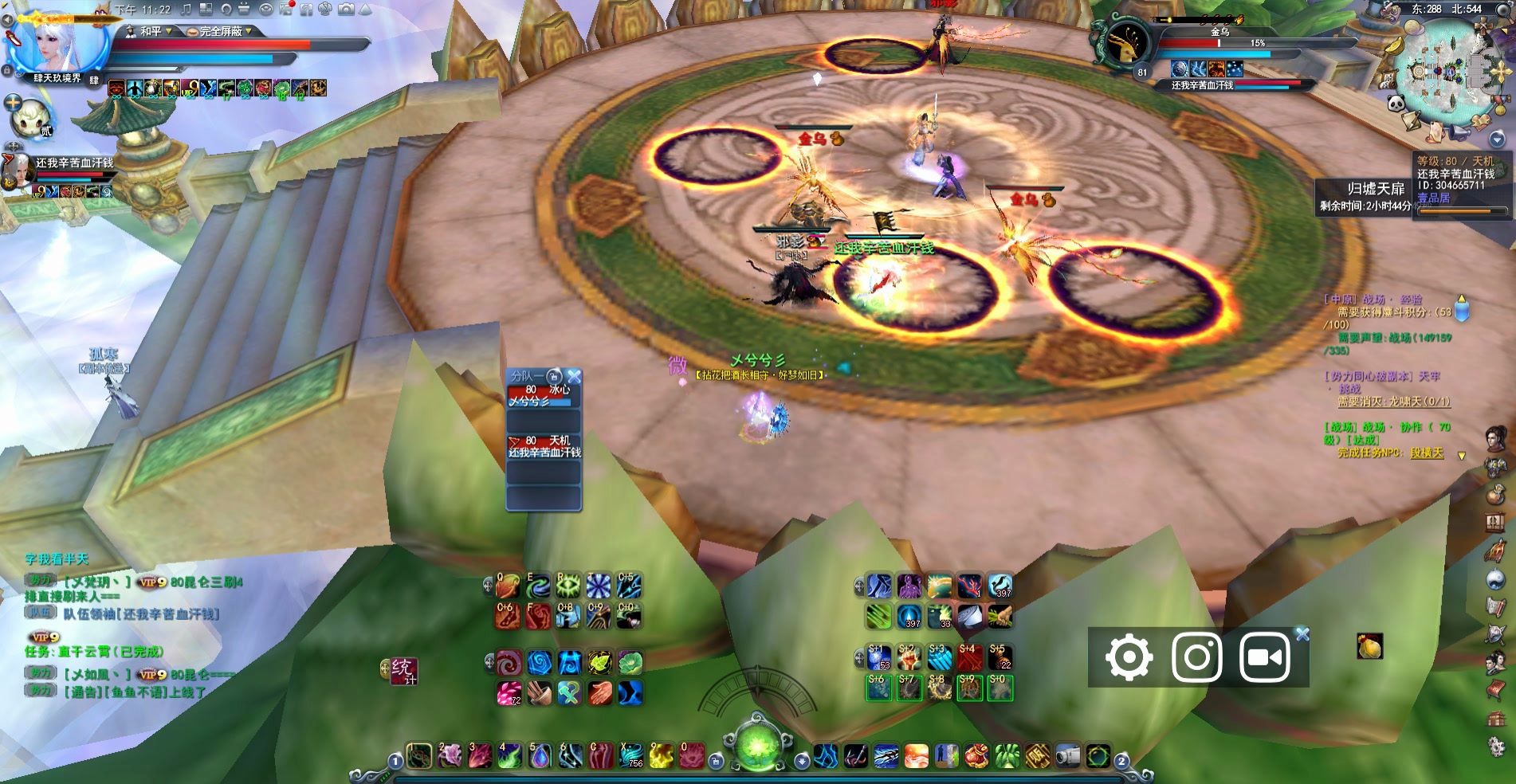Activate the T-key blue snowflake skill
The height and width of the screenshot is (784, 1516).
point(598,586)
